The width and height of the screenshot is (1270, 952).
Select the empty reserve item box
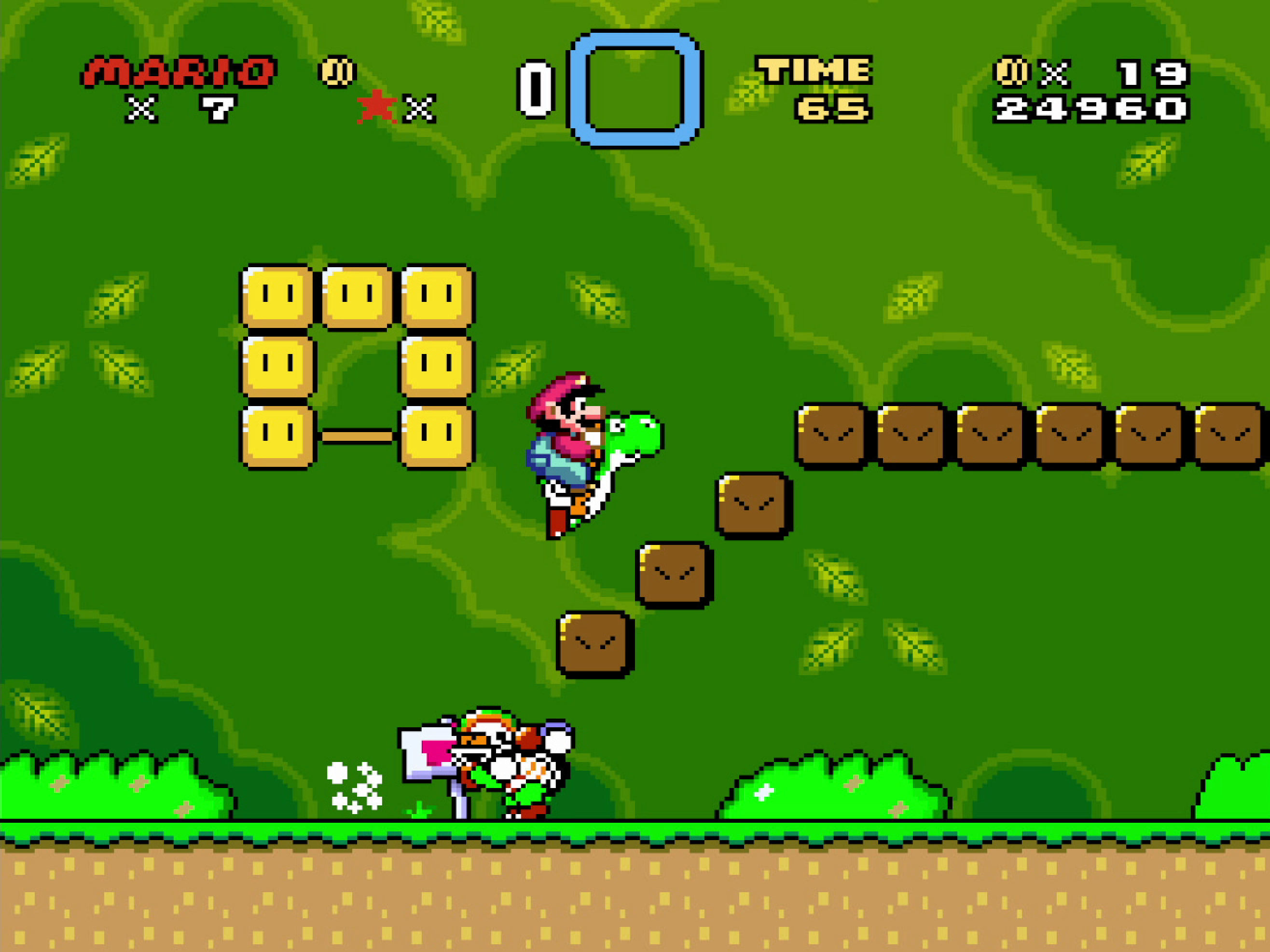pyautogui.click(x=635, y=89)
